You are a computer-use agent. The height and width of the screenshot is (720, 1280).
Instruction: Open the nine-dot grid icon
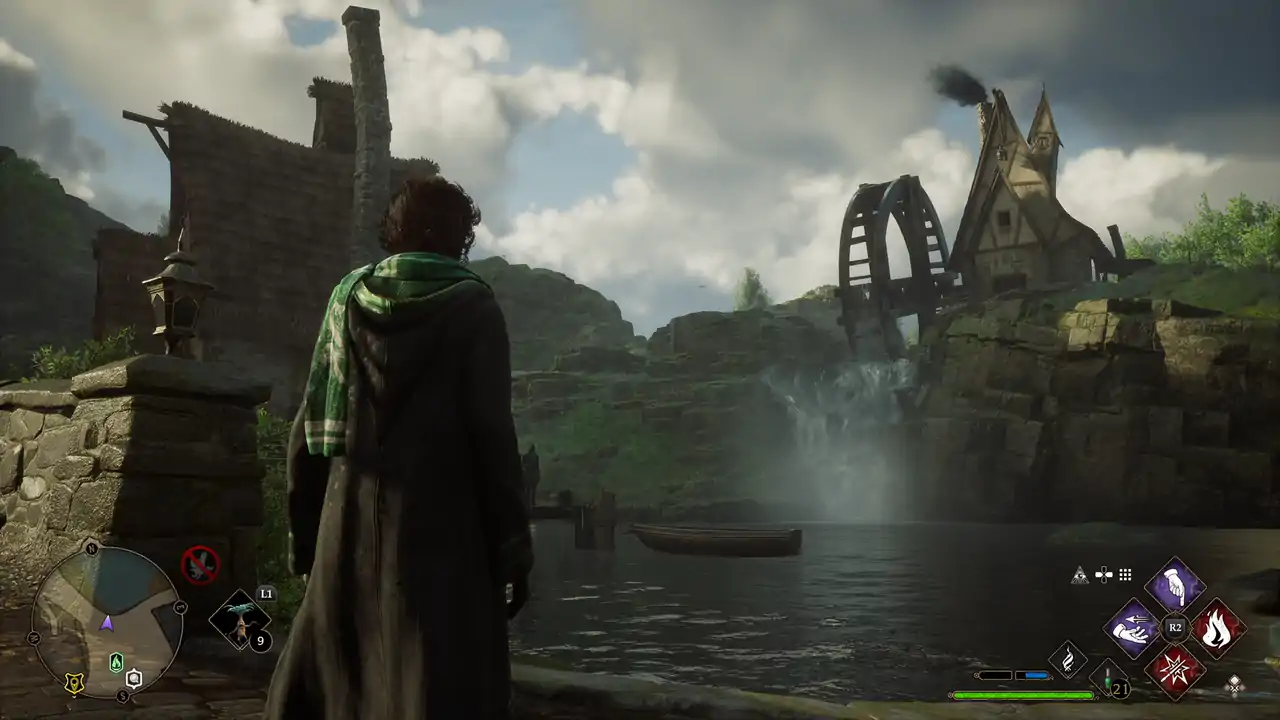point(1125,574)
